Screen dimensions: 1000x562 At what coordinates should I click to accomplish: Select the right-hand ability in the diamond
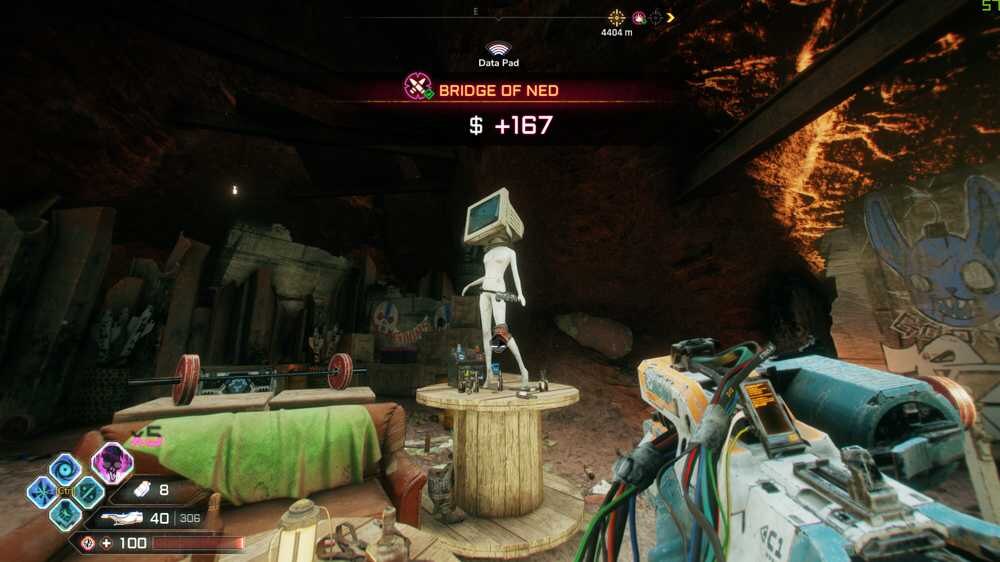[88, 491]
